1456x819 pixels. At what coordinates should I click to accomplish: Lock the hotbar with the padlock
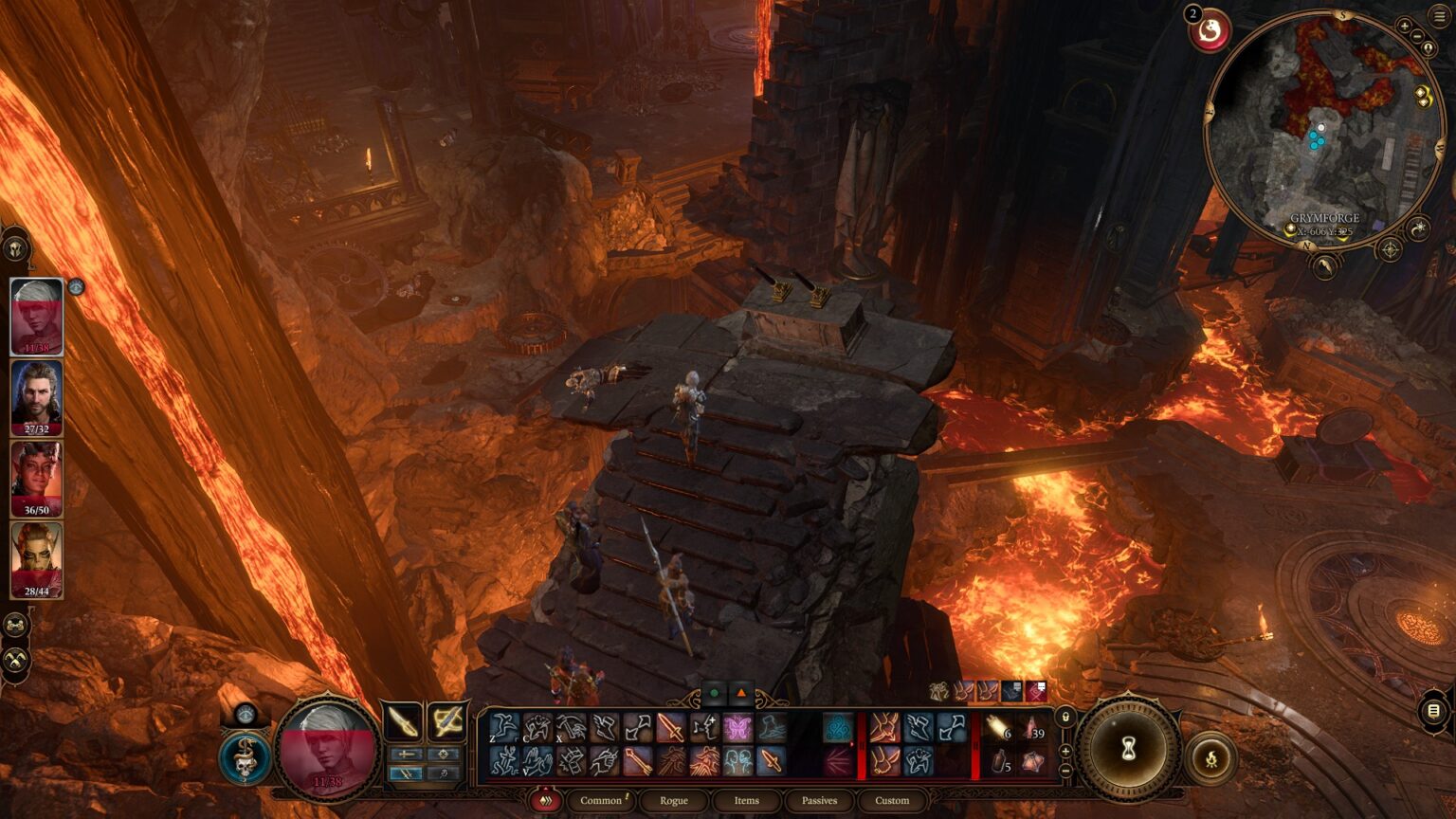pyautogui.click(x=1064, y=717)
